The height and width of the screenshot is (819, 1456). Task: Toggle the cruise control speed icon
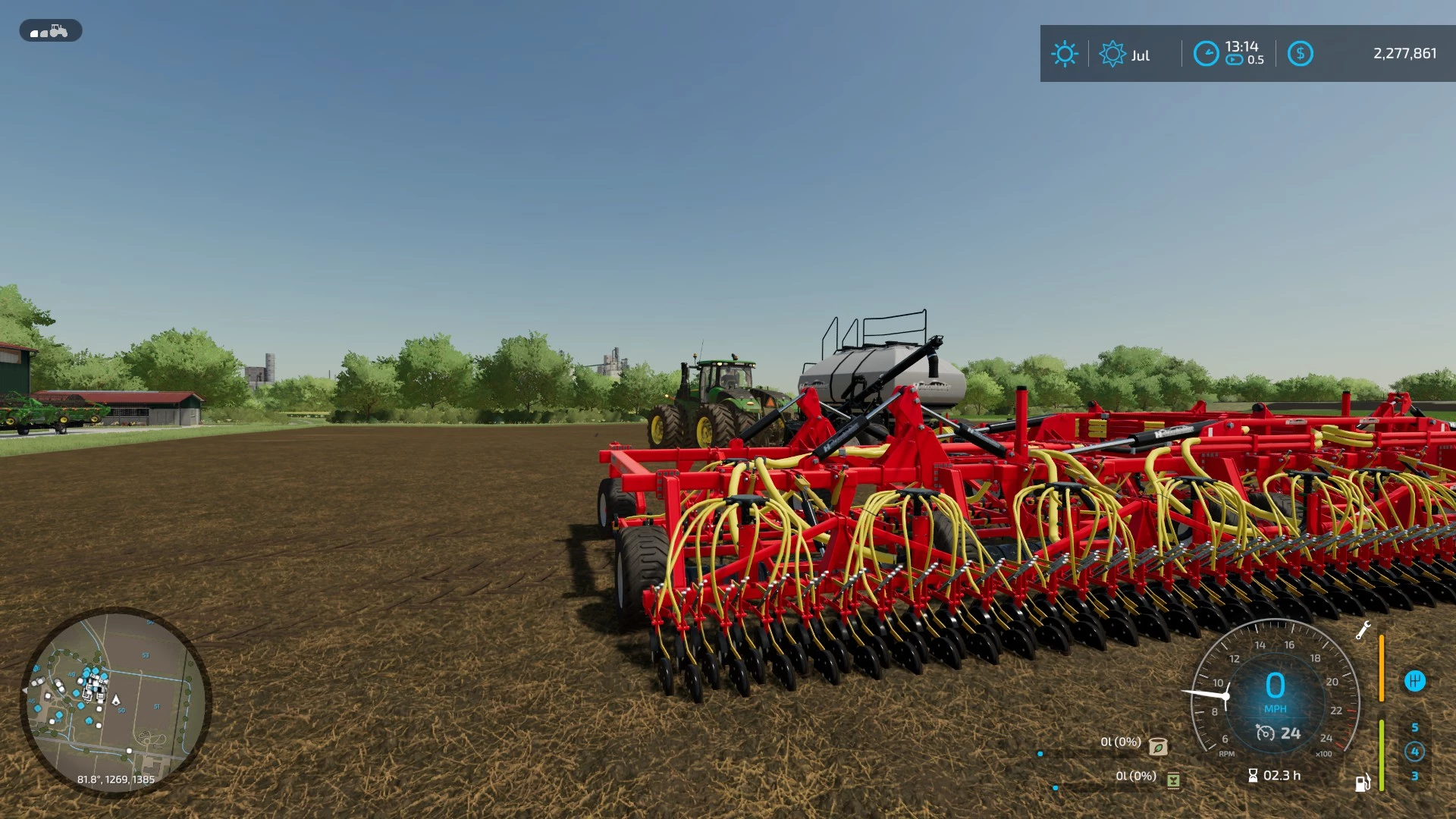coord(1265,733)
